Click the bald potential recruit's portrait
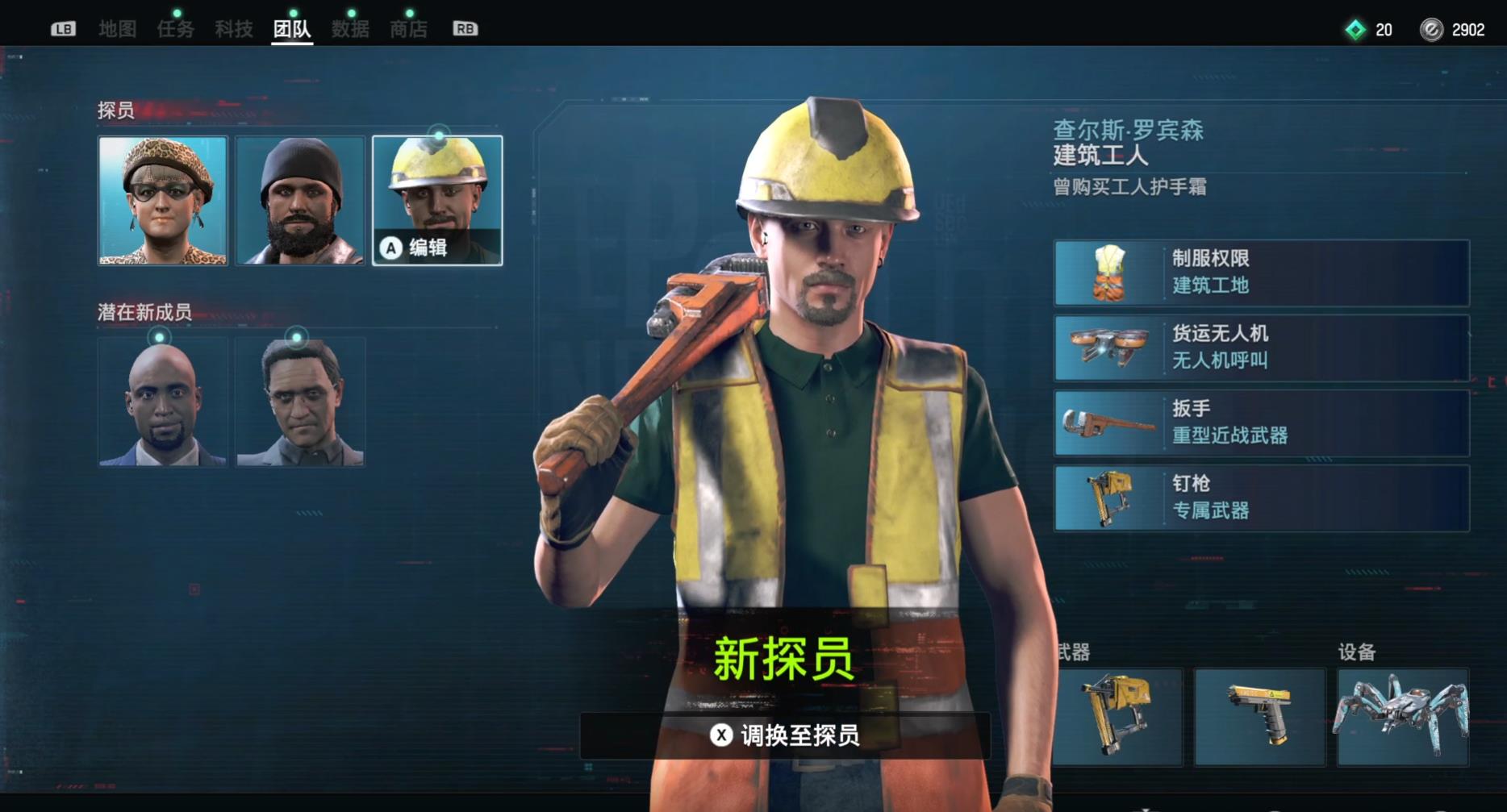The width and height of the screenshot is (1507, 812). tap(162, 401)
